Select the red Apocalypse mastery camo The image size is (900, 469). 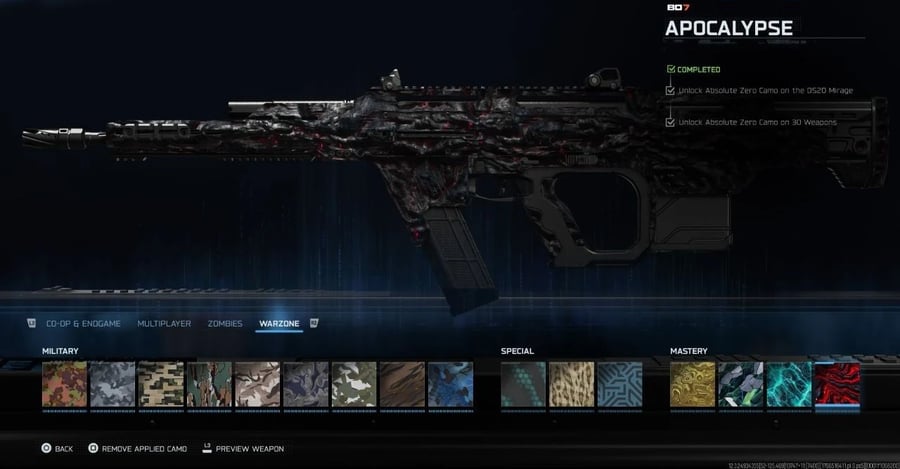pyautogui.click(x=837, y=385)
